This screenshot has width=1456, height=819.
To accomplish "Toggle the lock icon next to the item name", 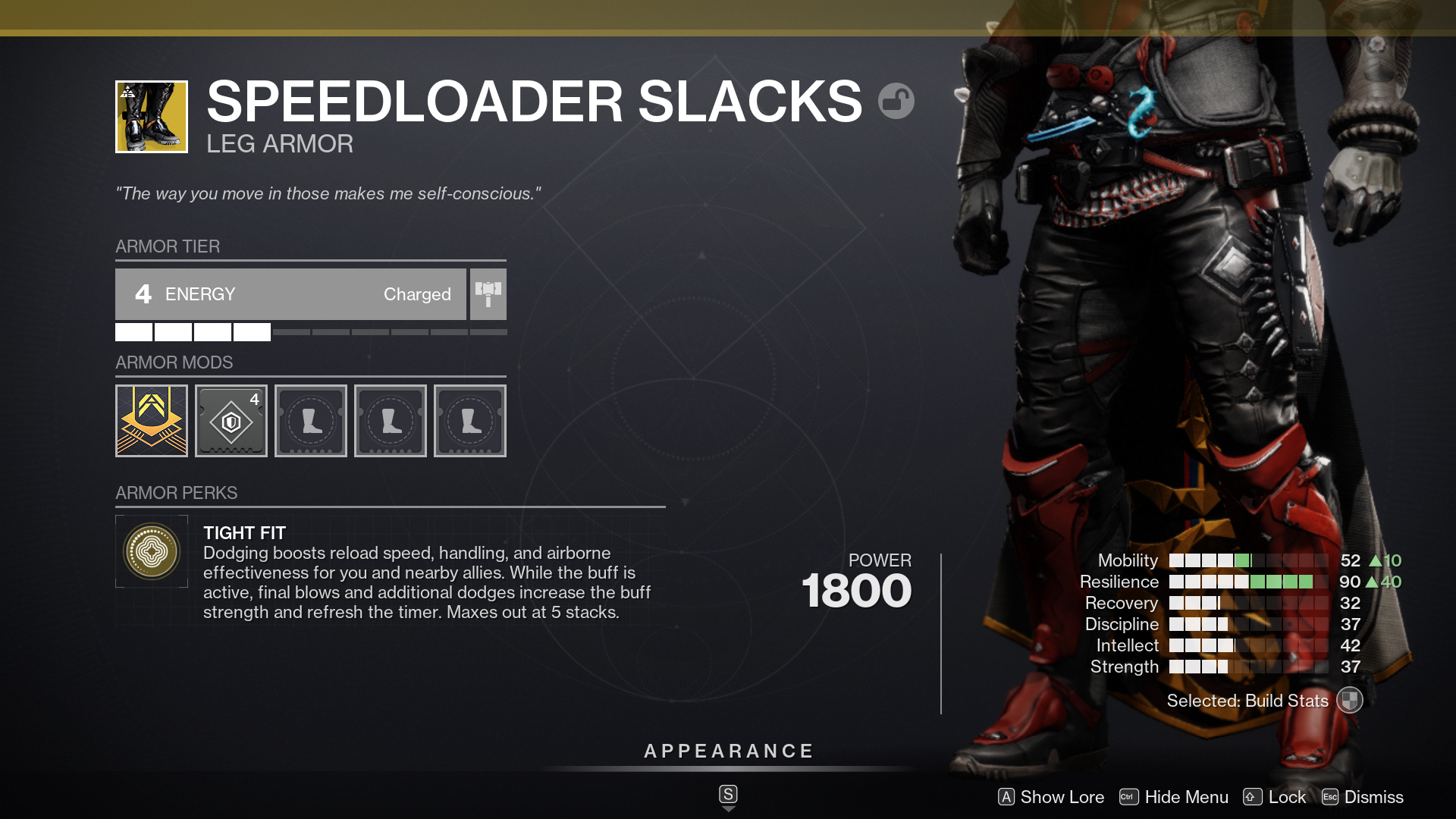I will click(x=898, y=99).
